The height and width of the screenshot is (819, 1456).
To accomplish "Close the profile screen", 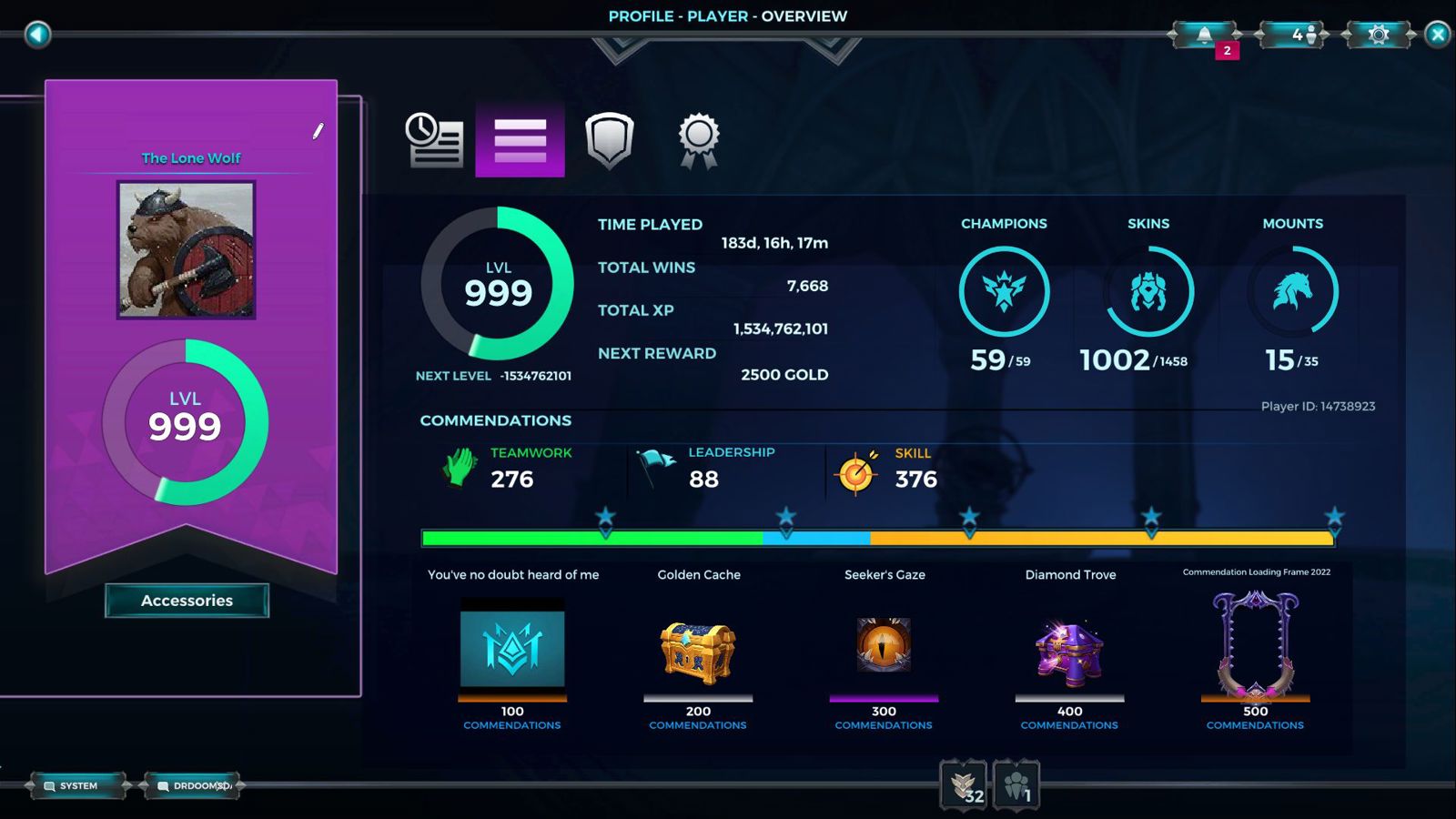I will coord(1438,35).
